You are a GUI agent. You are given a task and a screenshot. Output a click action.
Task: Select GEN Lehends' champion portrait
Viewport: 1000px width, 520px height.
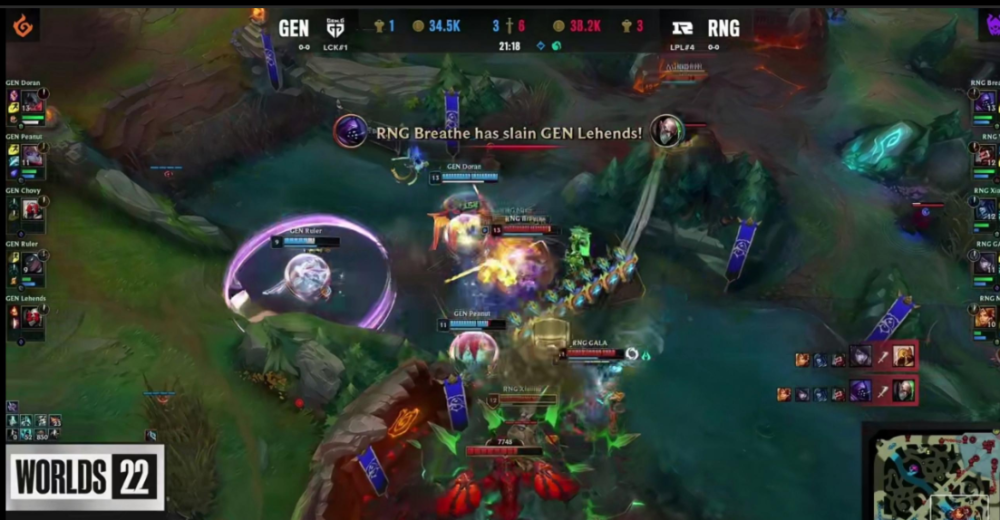pos(32,316)
